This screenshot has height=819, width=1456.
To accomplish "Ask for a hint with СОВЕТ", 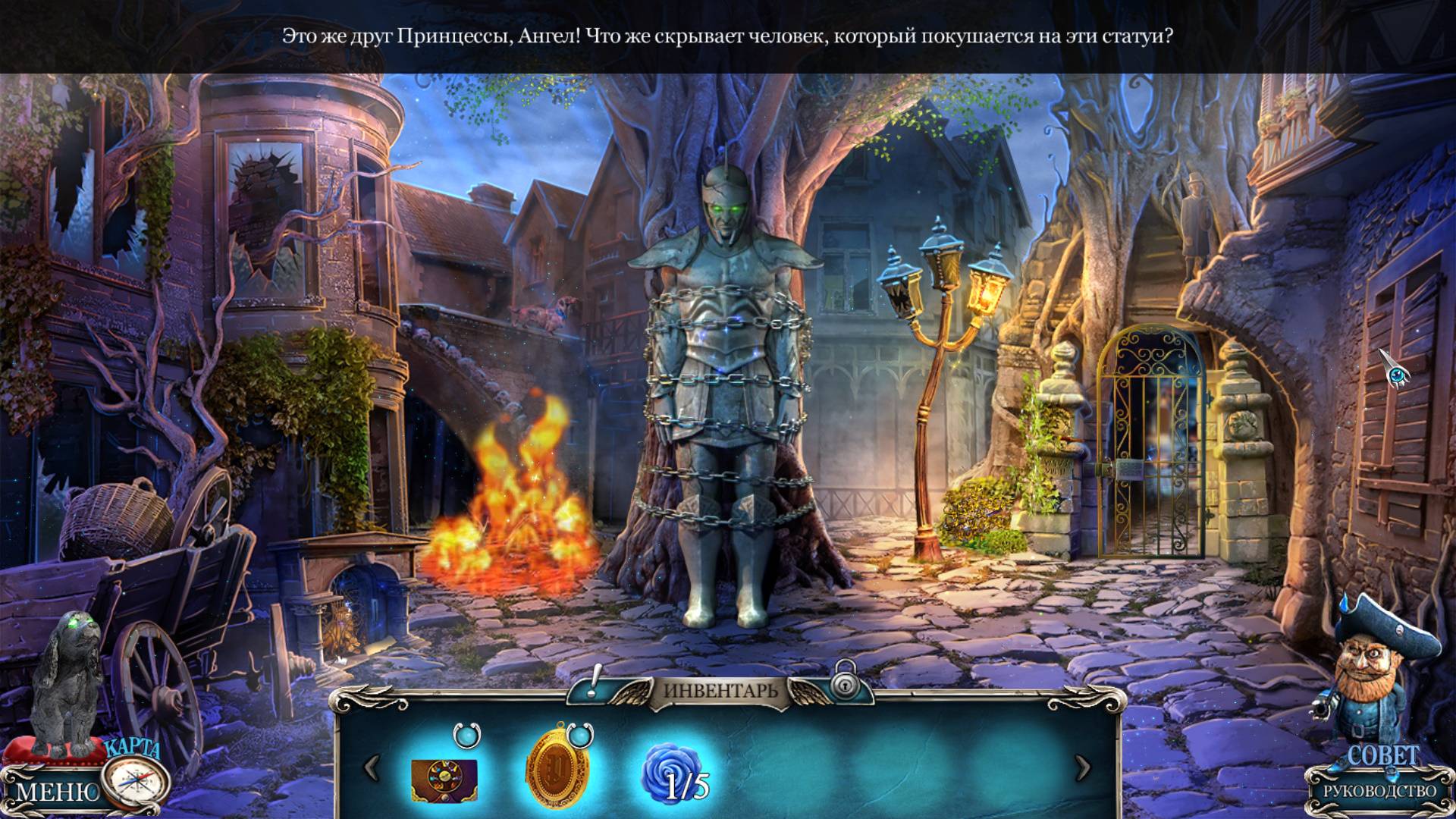I will tap(1383, 755).
